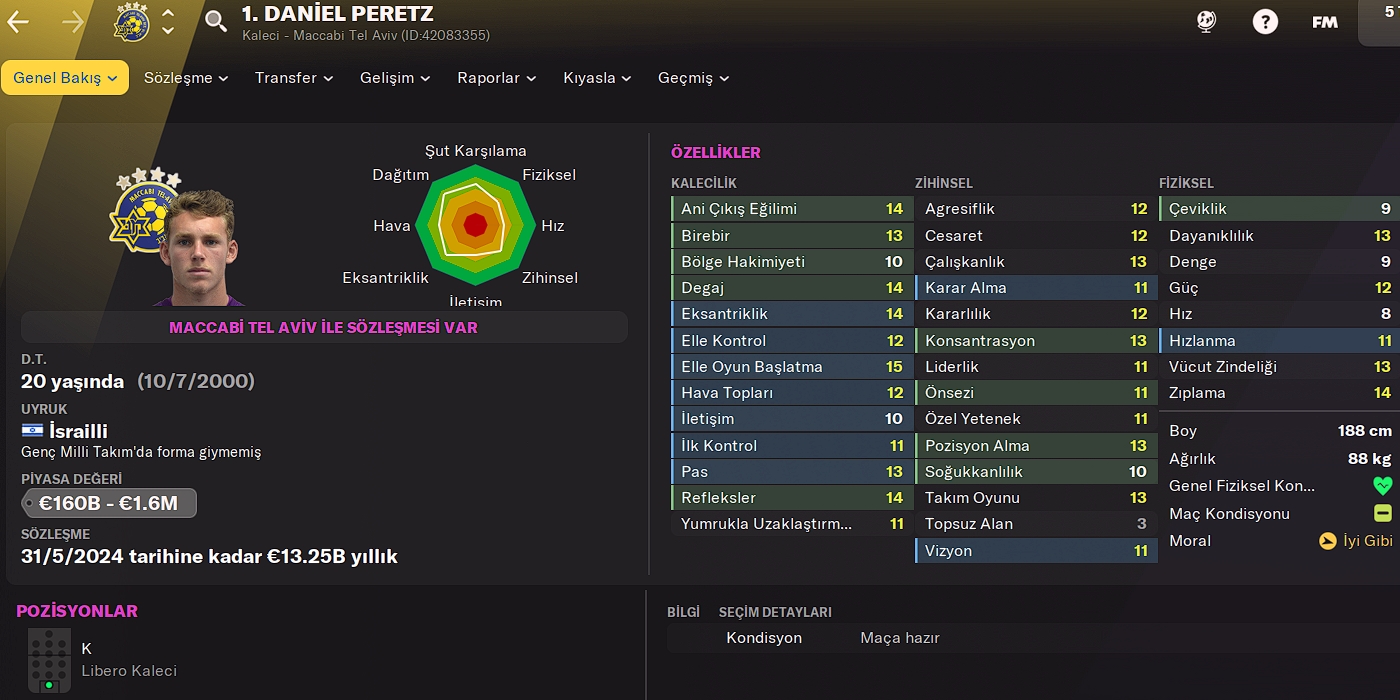Click the Libero Kaleci position pitch icon
Viewport: 1400px width, 700px height.
coord(49,660)
